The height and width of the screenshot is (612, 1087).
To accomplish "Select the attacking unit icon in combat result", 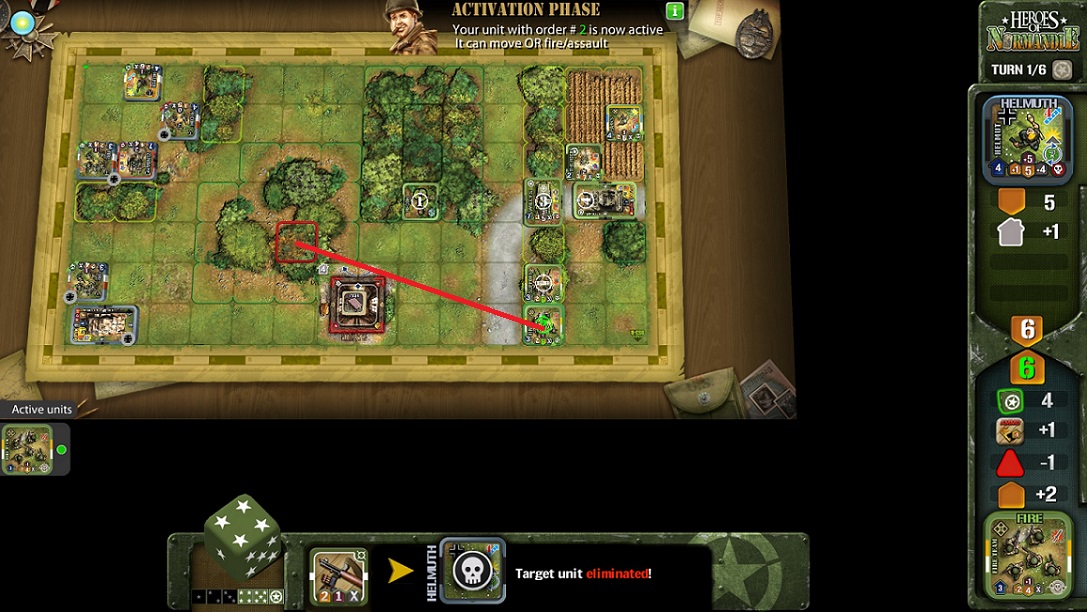I will coord(338,577).
